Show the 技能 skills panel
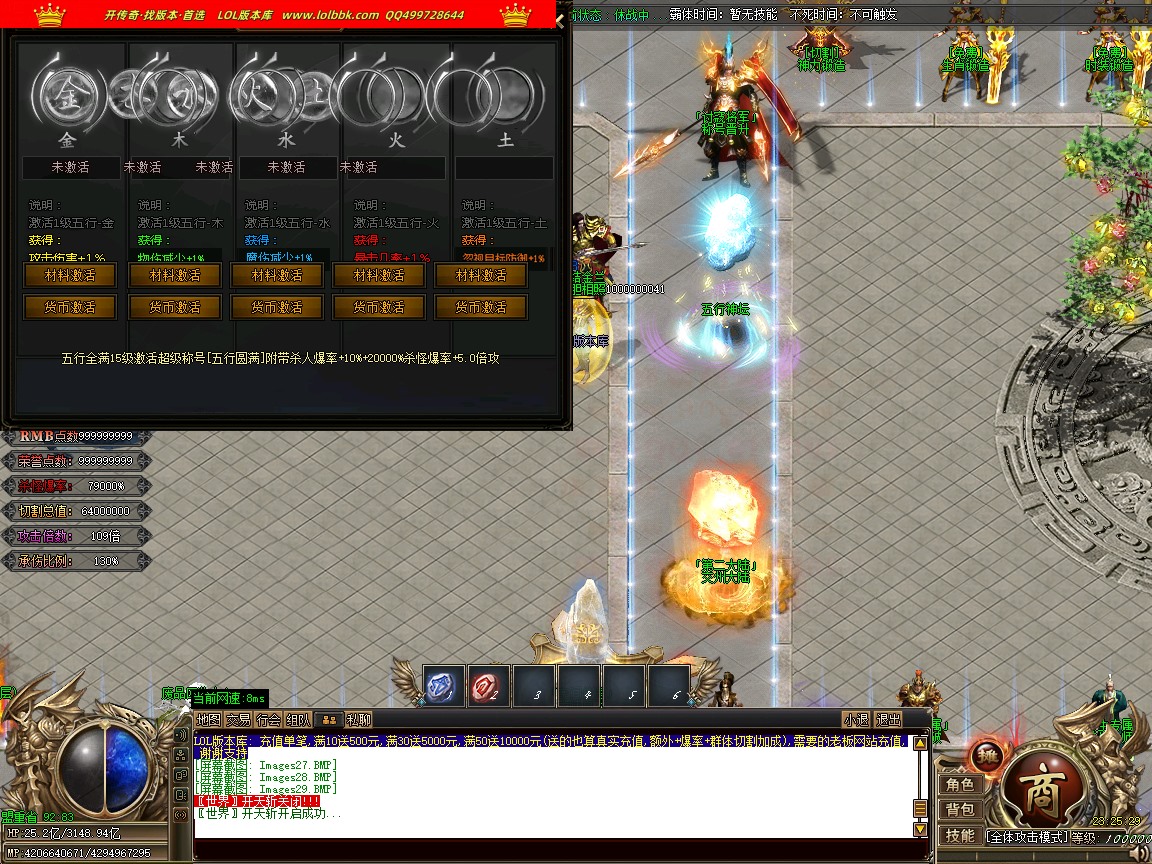The image size is (1152, 864). [x=960, y=835]
